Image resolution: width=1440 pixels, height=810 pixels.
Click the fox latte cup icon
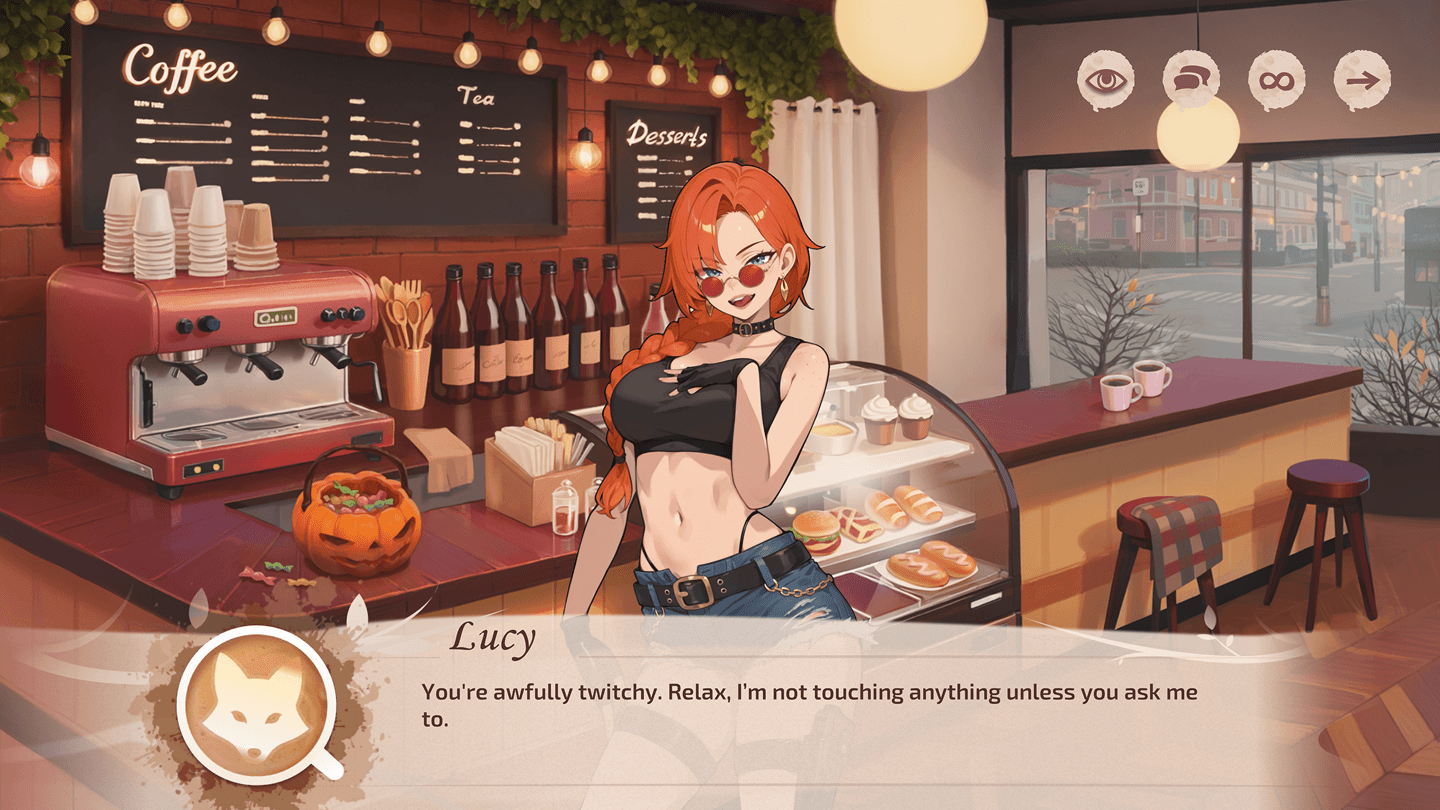point(255,705)
